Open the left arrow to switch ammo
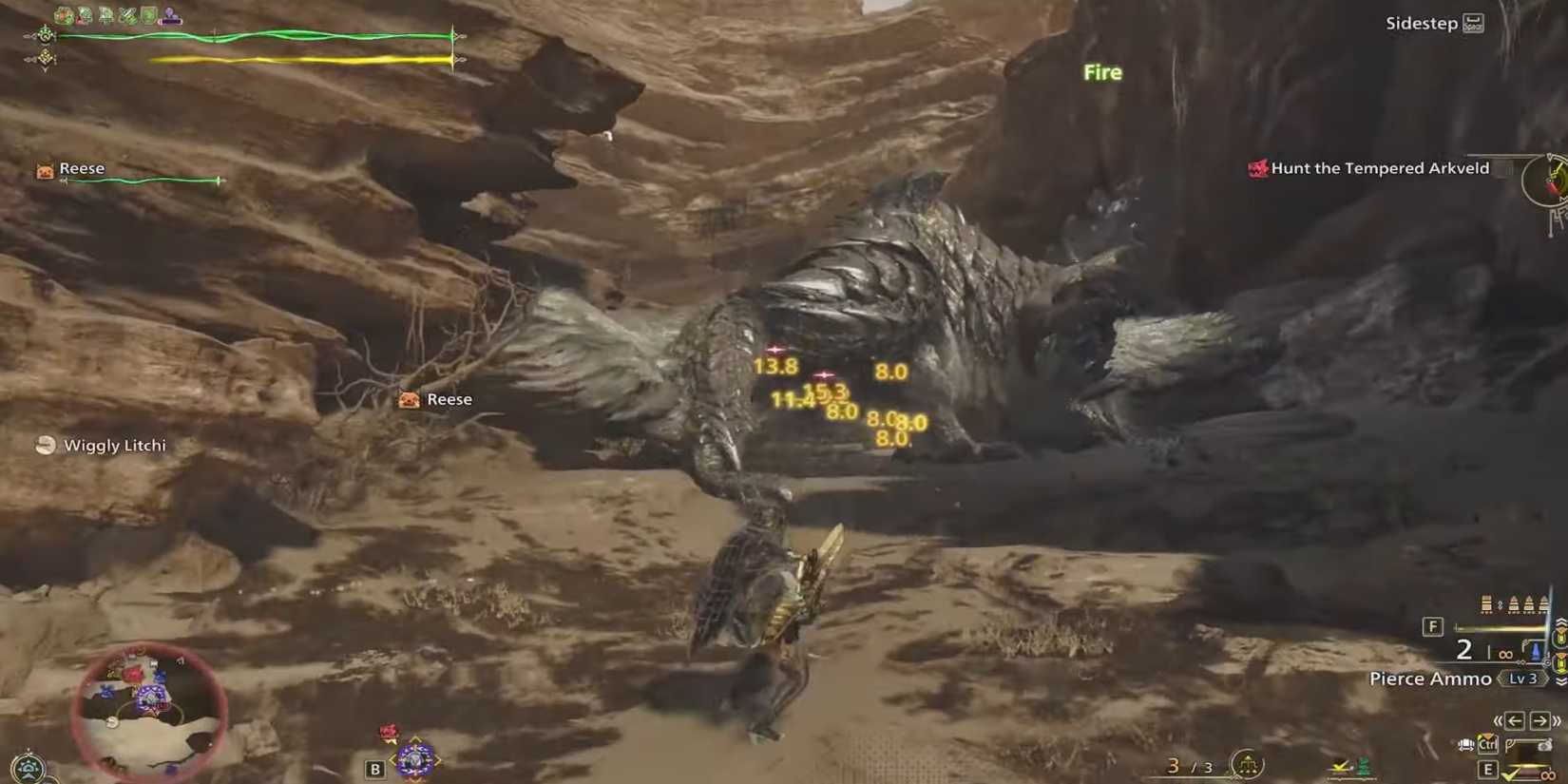The height and width of the screenshot is (784, 1568). pos(1513,720)
